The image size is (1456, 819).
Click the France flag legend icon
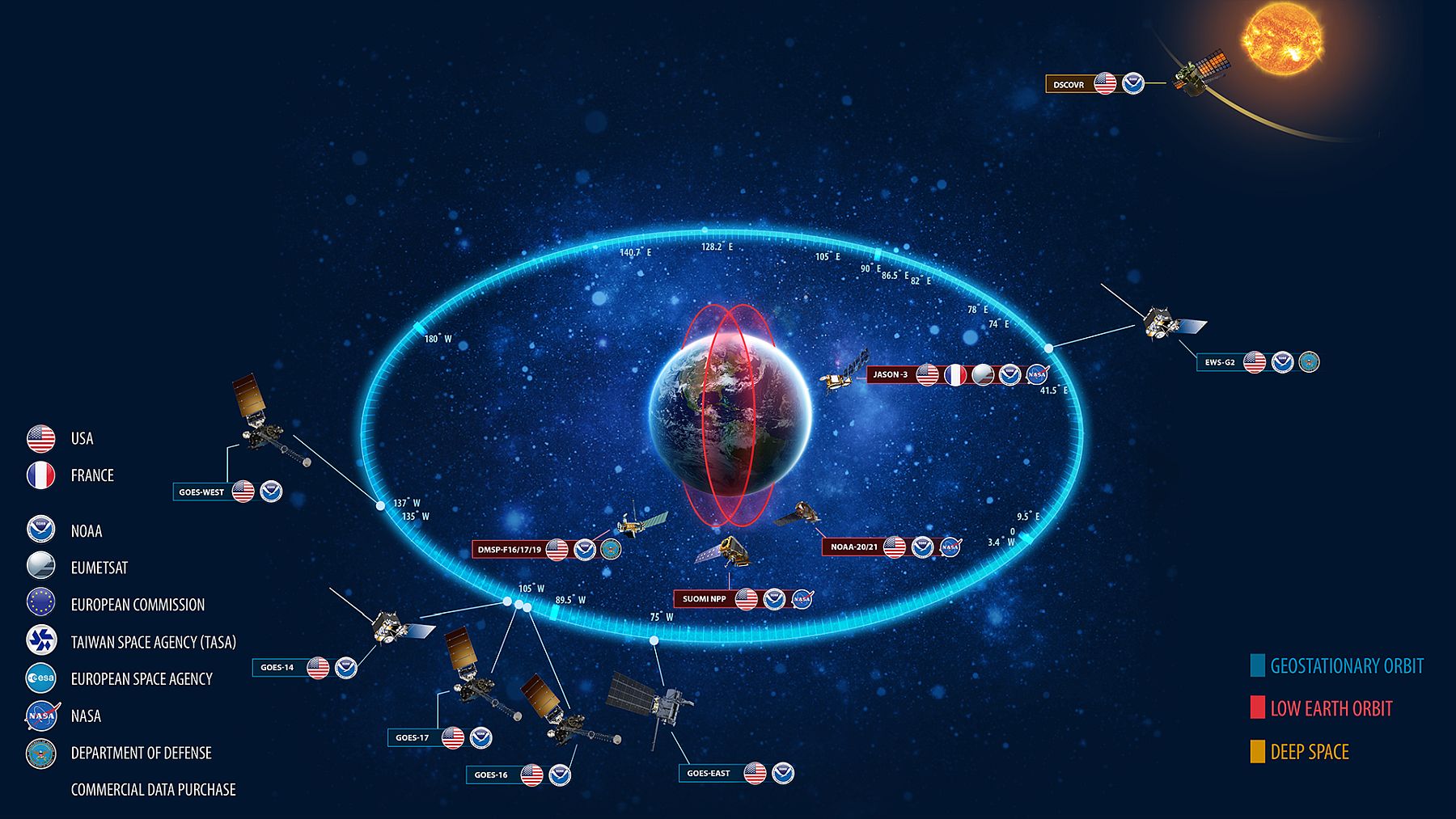(40, 475)
